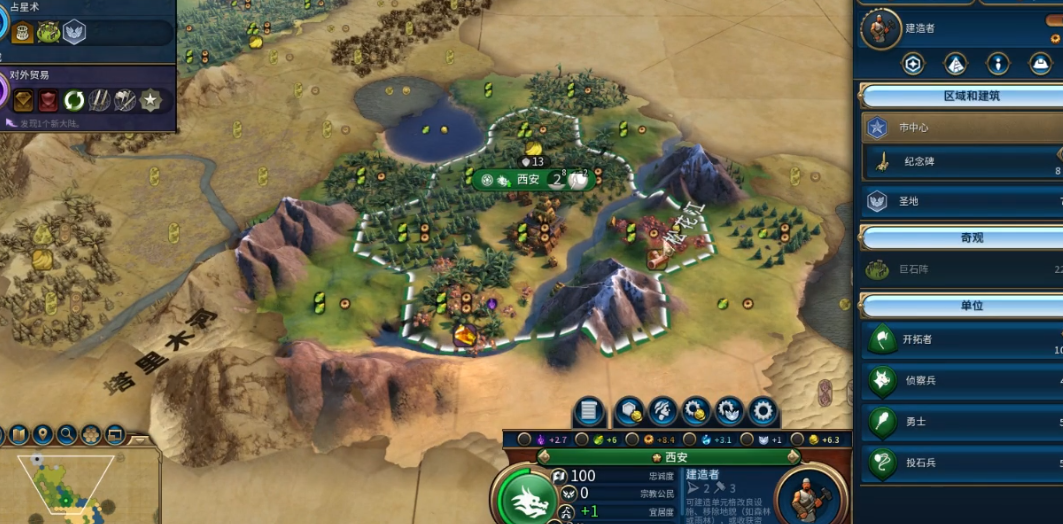Open the plain gear production icon
The image size is (1063, 524).
764,411
